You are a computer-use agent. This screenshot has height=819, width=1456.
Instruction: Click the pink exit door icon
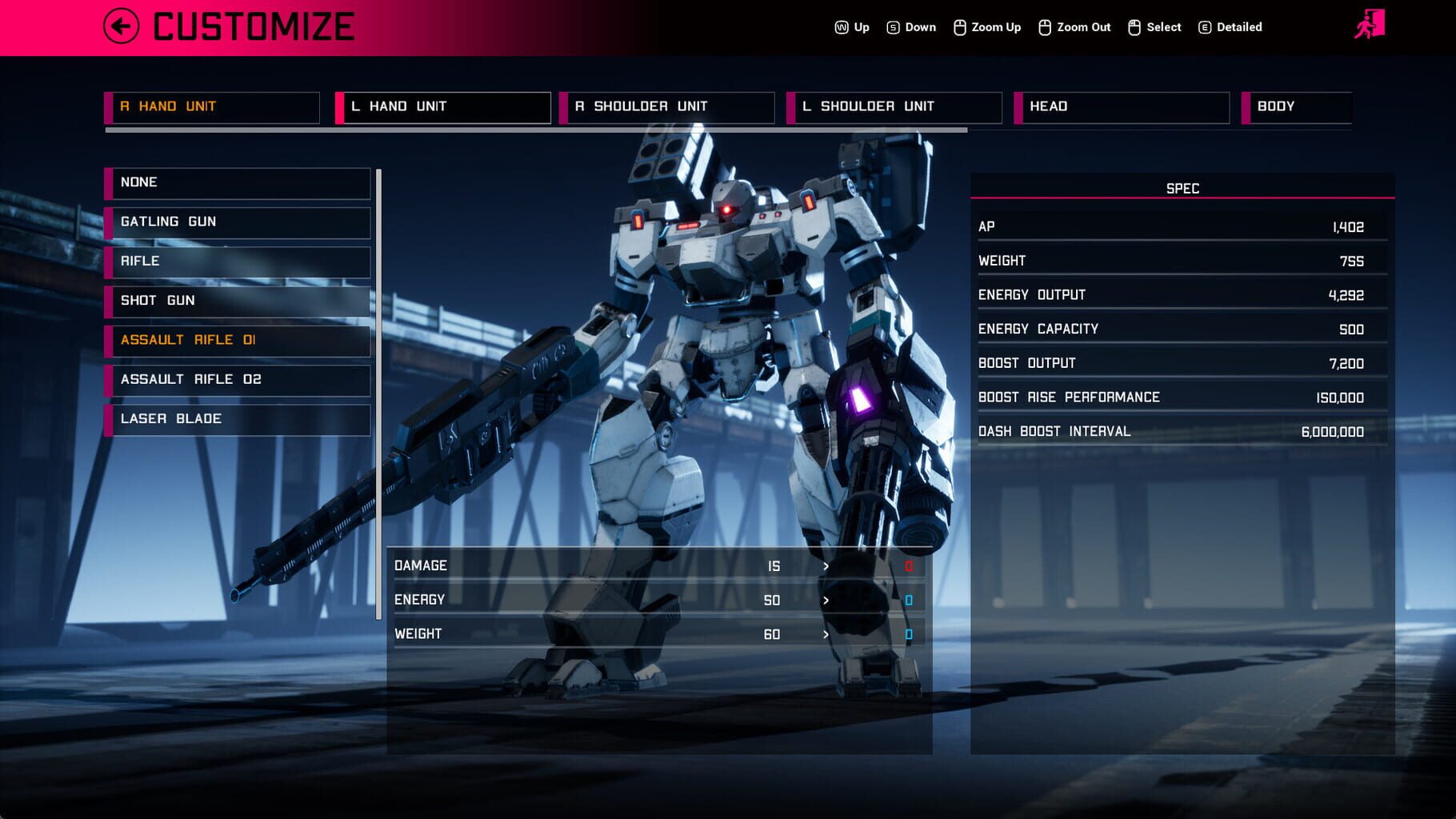pos(1374,22)
